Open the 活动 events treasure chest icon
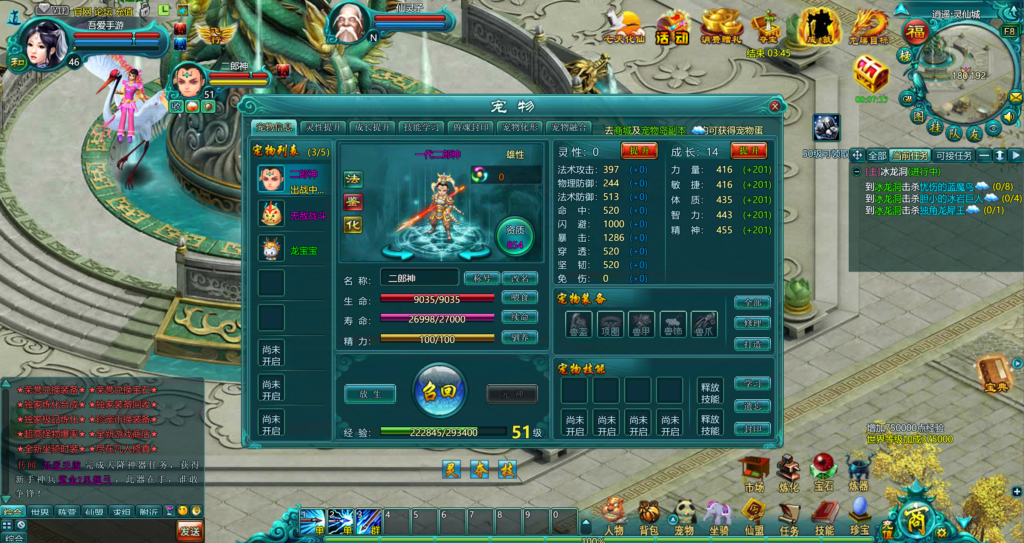 [x=672, y=26]
